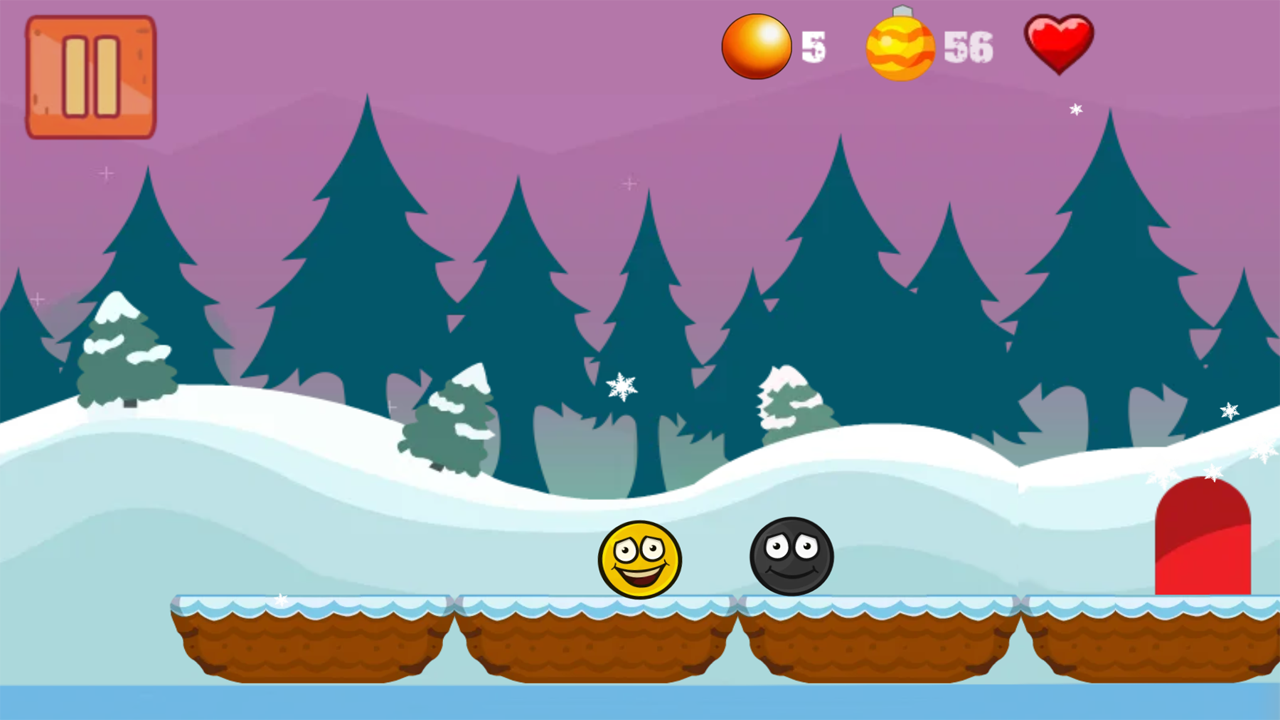1280x720 pixels.
Task: Toggle the pause control in the corner
Action: point(89,75)
